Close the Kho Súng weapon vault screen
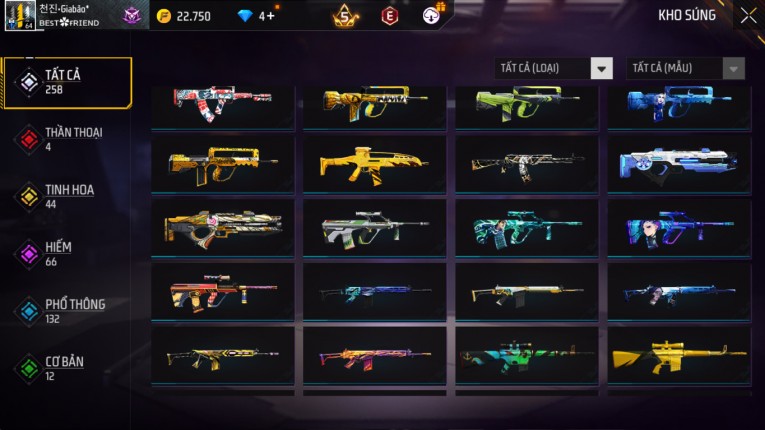This screenshot has width=765, height=430. pyautogui.click(x=748, y=15)
